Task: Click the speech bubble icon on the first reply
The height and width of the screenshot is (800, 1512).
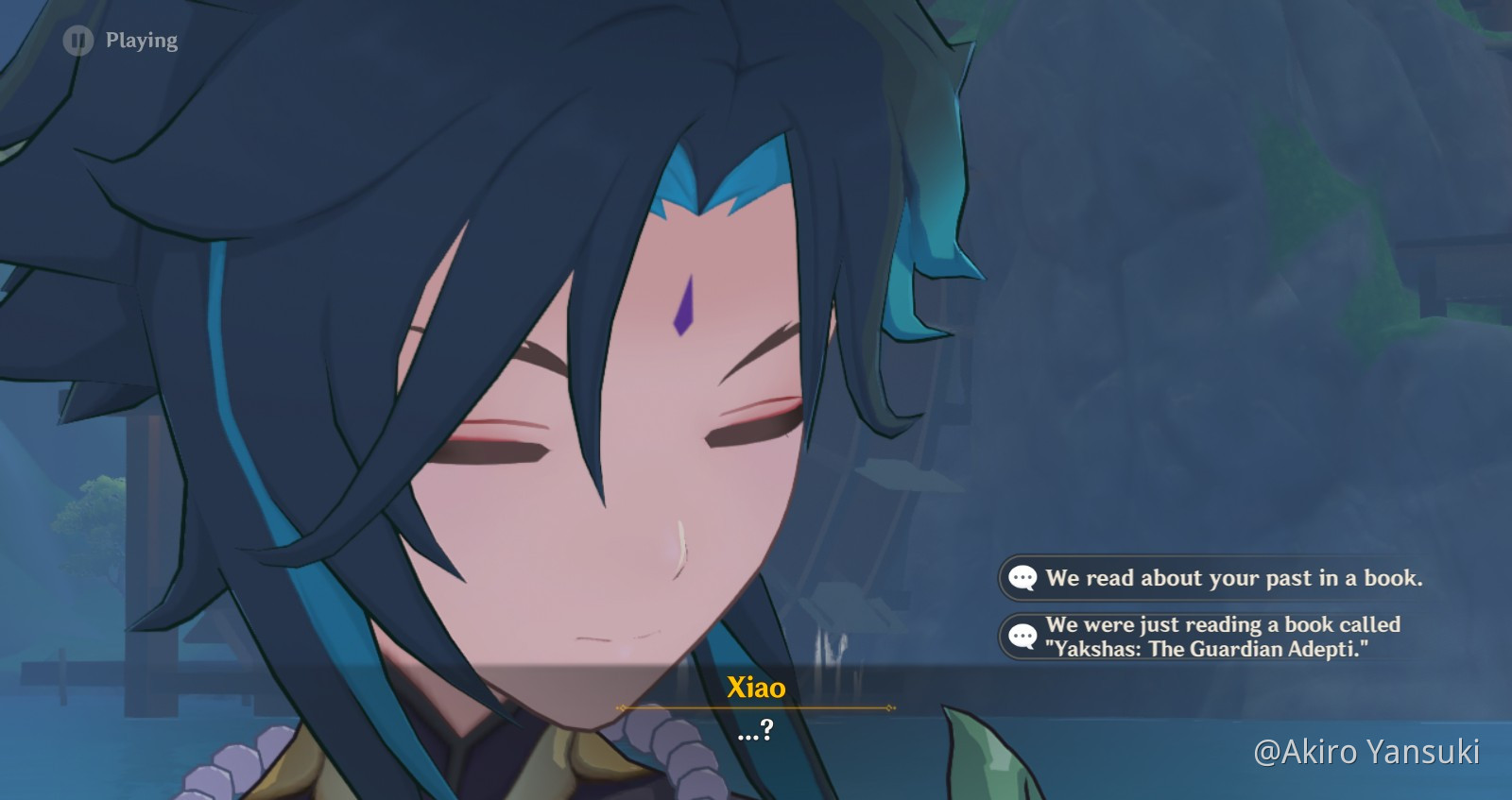Action: pyautogui.click(x=1023, y=579)
